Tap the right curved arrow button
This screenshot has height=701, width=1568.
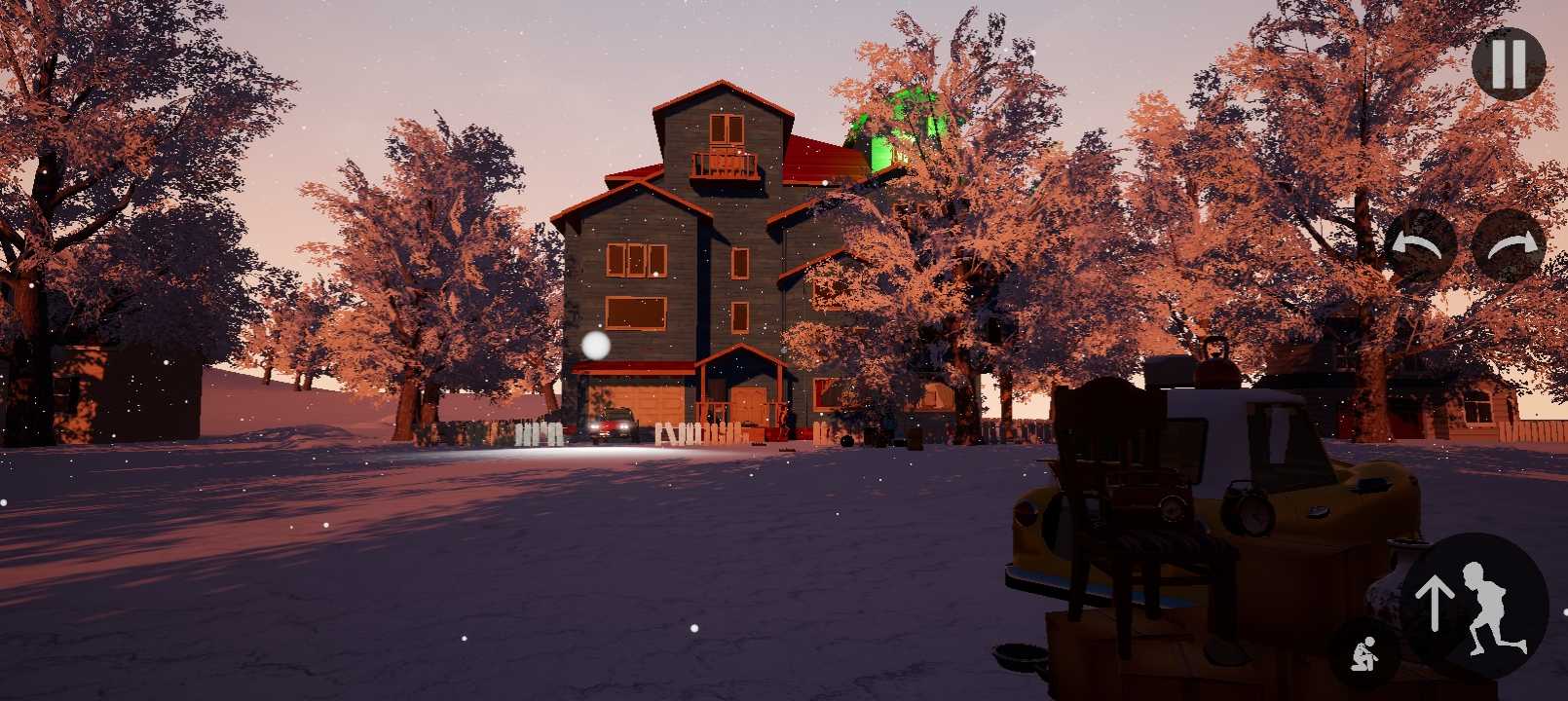(x=1509, y=246)
